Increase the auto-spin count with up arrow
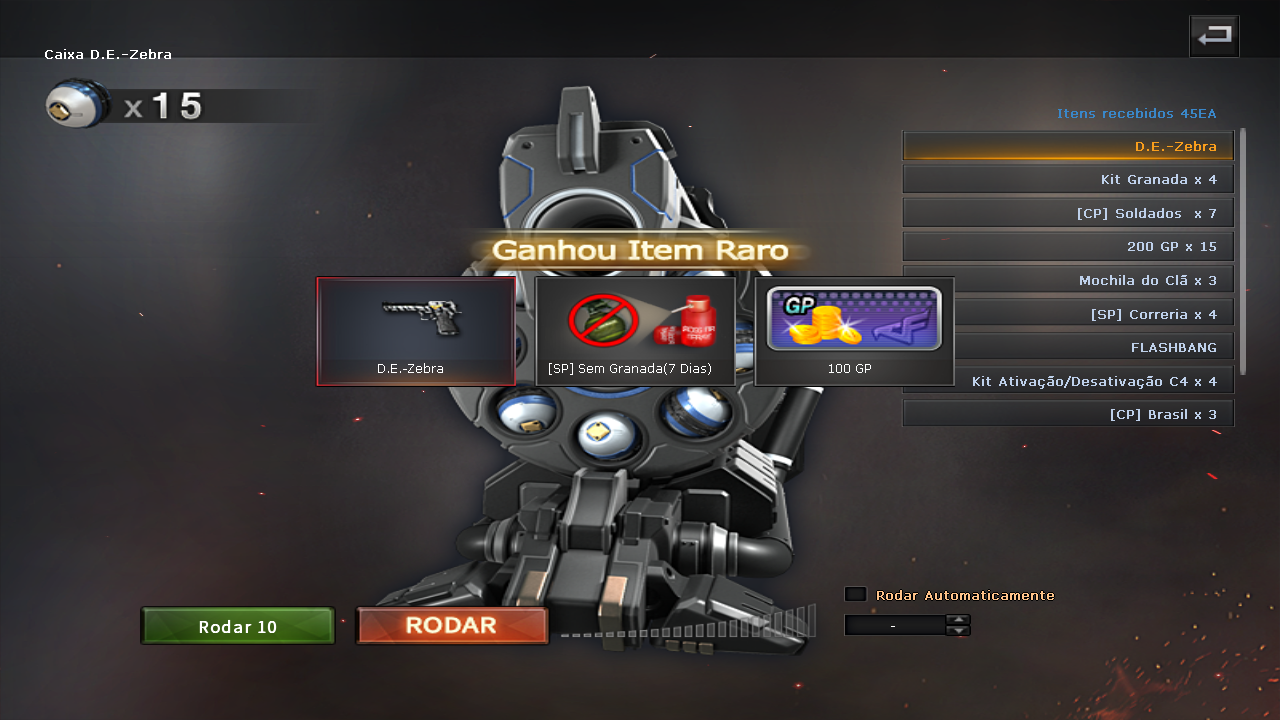 [958, 620]
